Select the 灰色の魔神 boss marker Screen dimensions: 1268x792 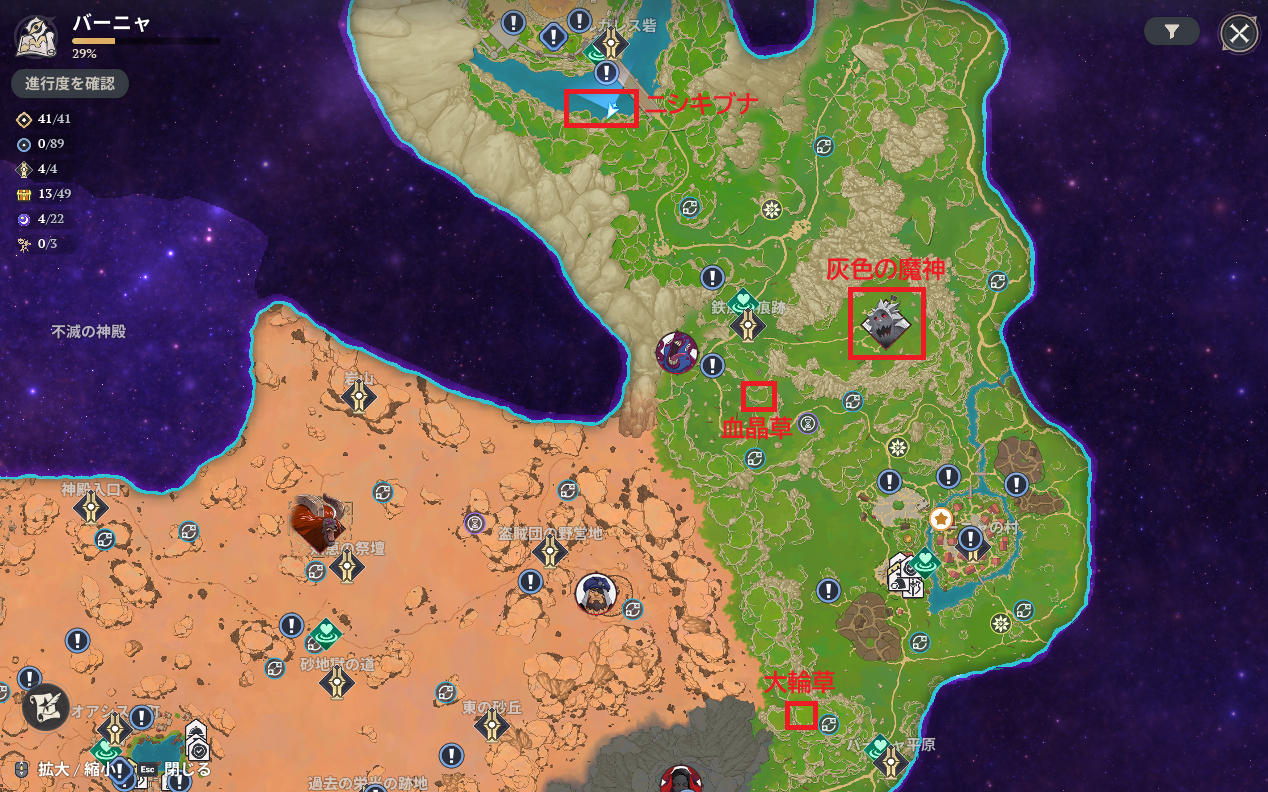tap(886, 323)
